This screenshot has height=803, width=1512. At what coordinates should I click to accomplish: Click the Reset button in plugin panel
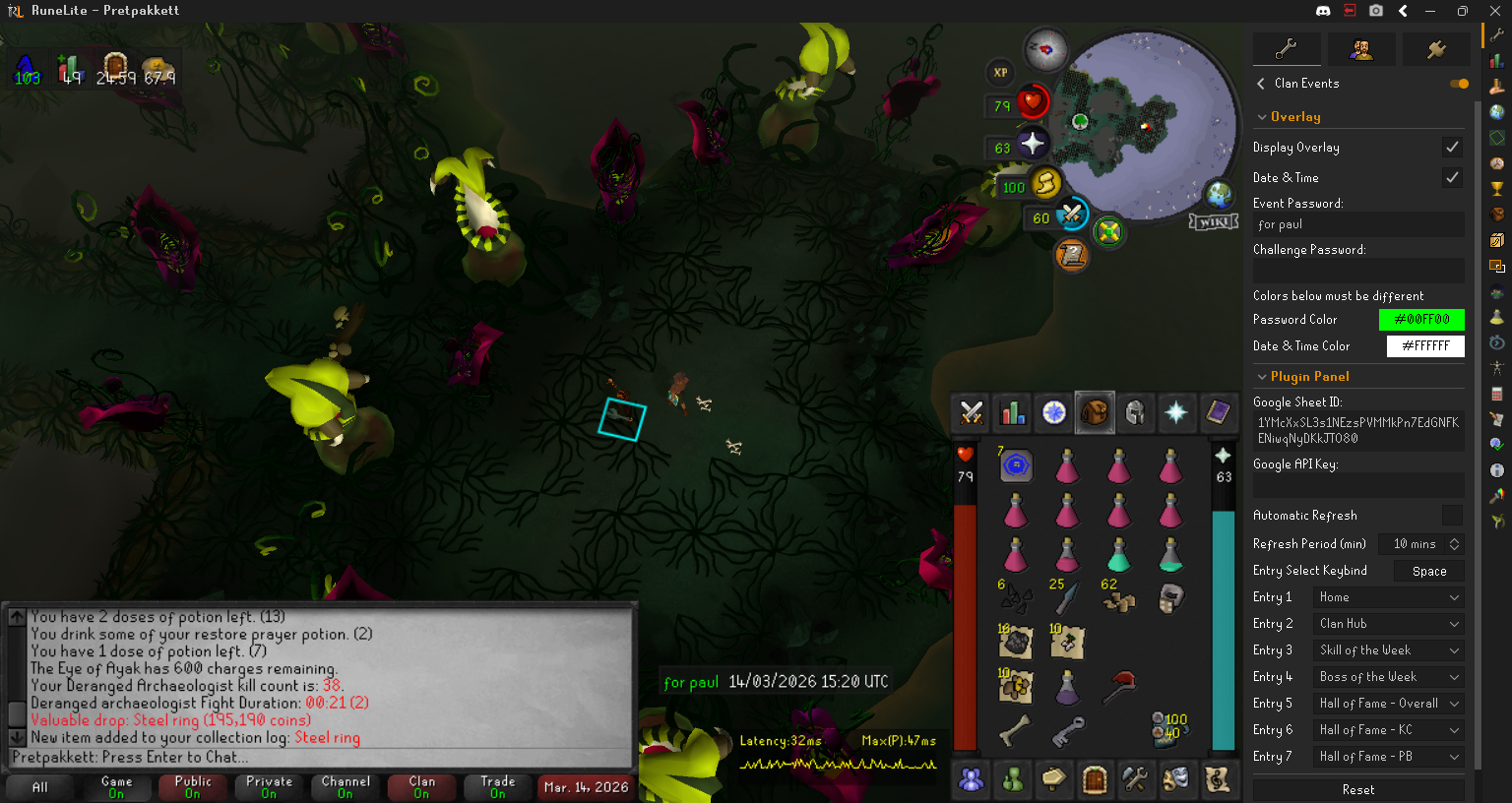[x=1357, y=789]
